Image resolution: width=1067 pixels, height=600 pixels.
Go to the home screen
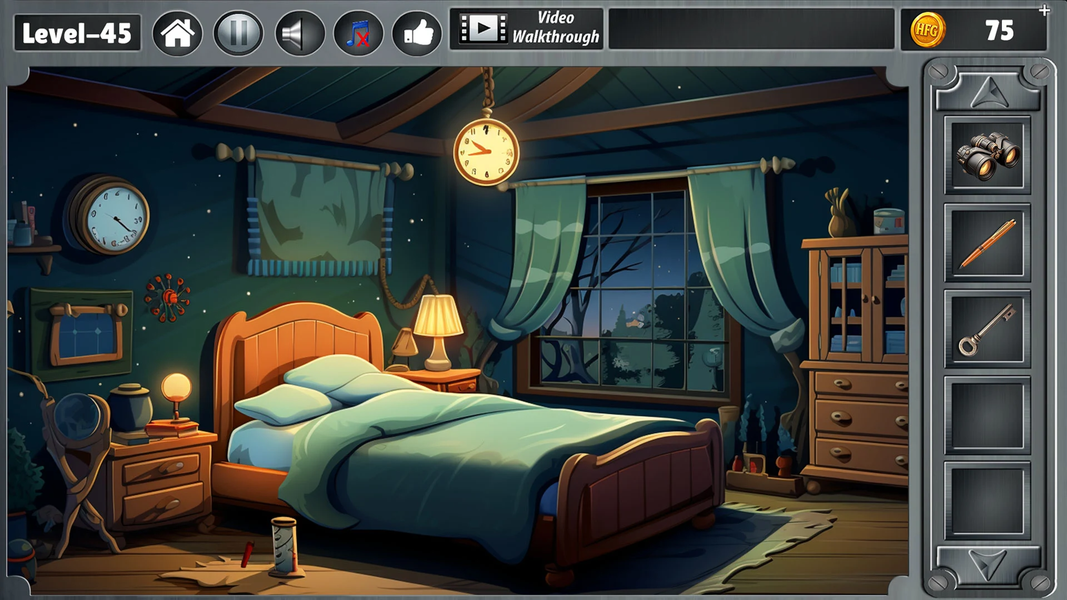click(x=177, y=33)
